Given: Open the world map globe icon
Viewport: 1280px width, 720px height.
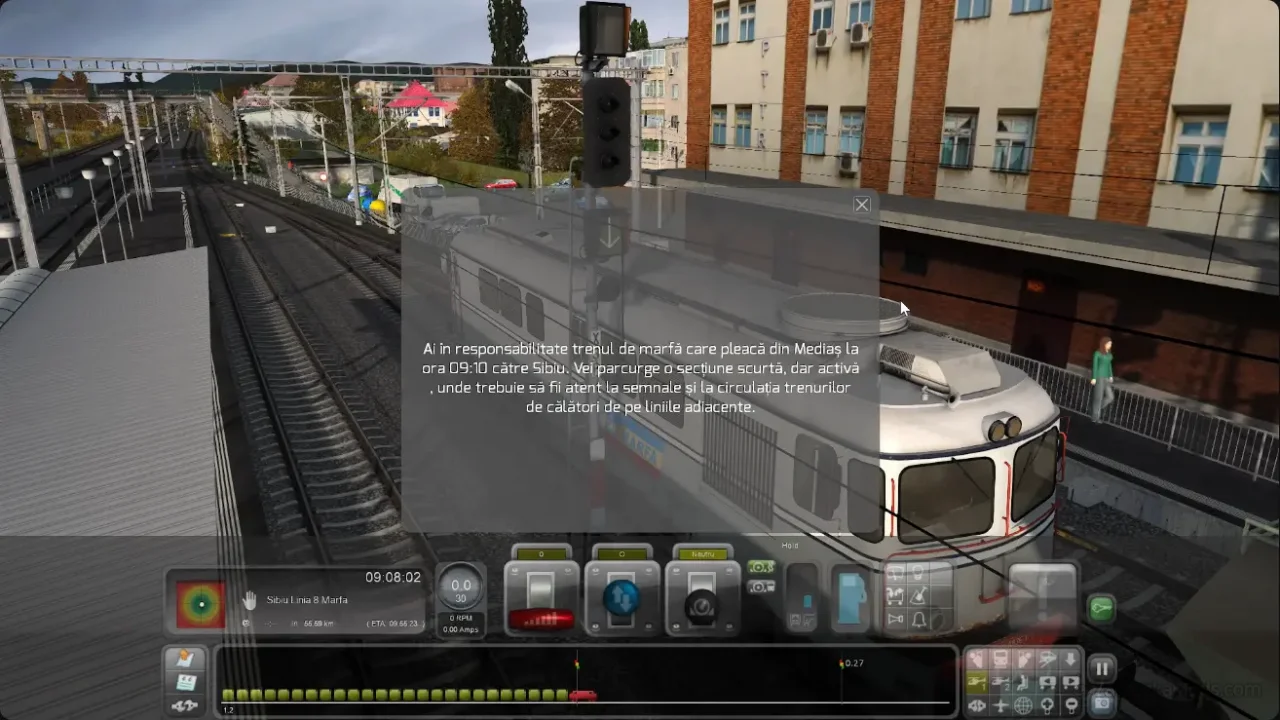Looking at the screenshot, I should coord(1023,705).
